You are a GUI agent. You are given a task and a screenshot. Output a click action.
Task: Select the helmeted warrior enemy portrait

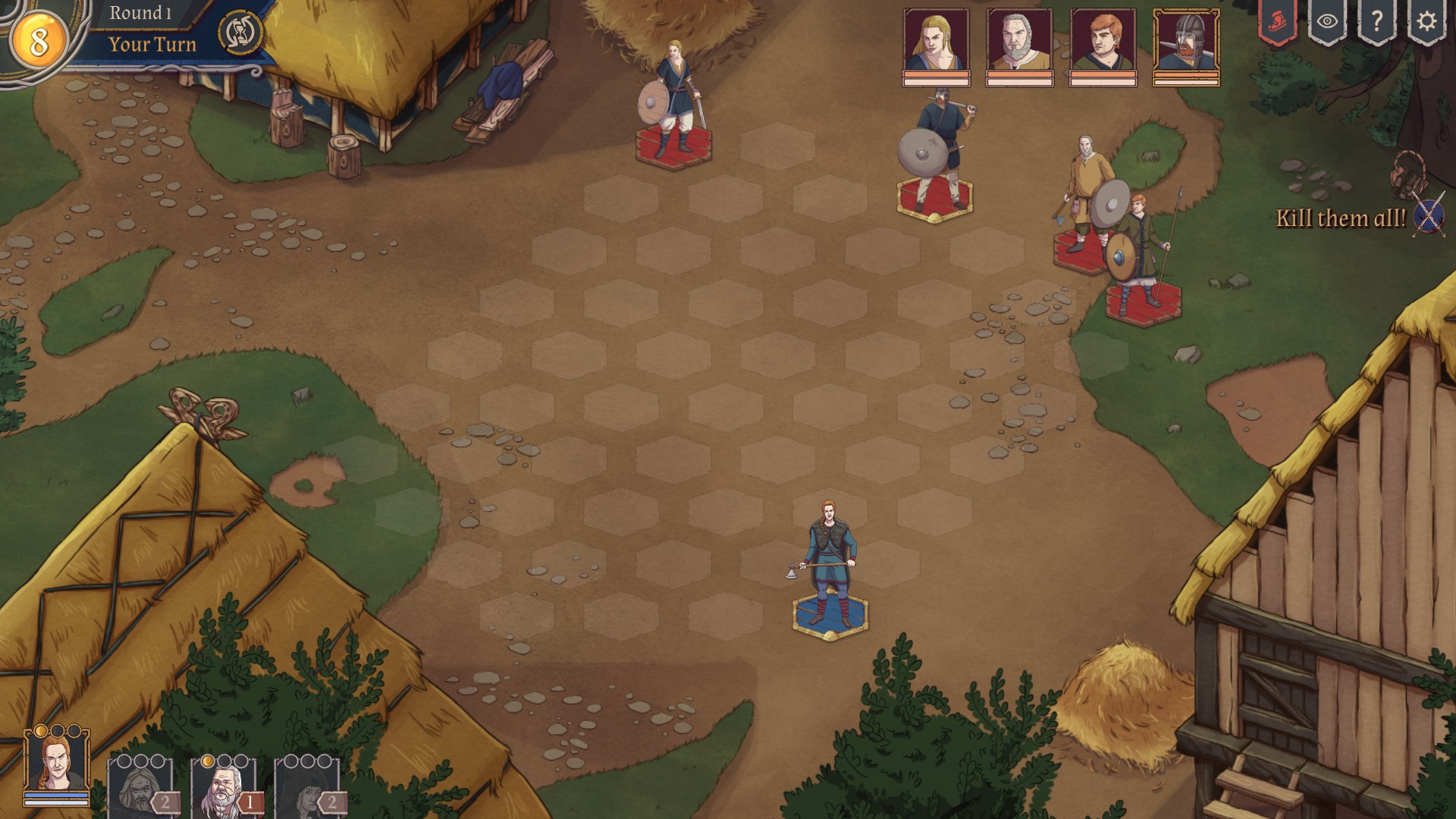(1186, 41)
